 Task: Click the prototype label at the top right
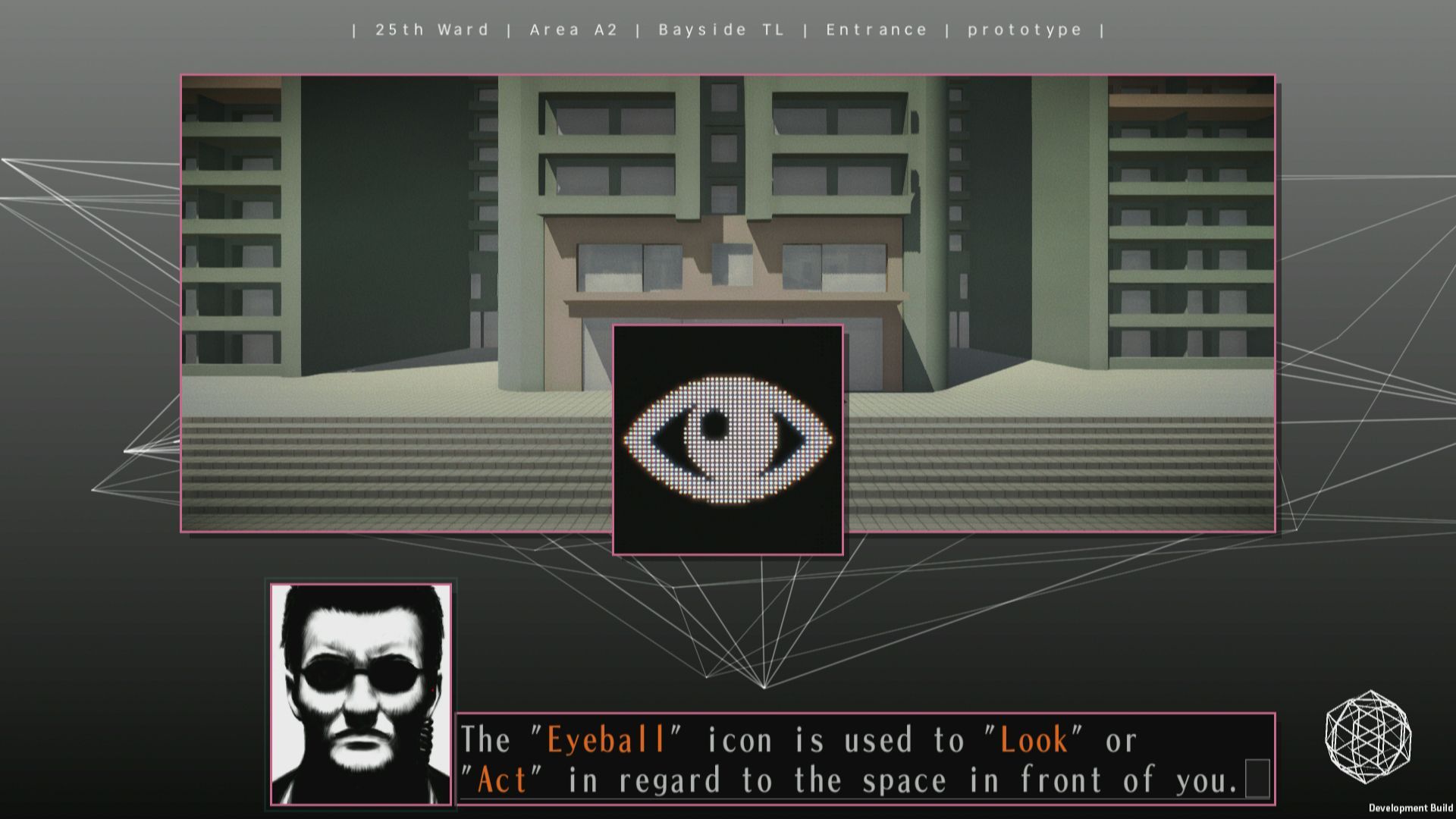pos(1024,30)
